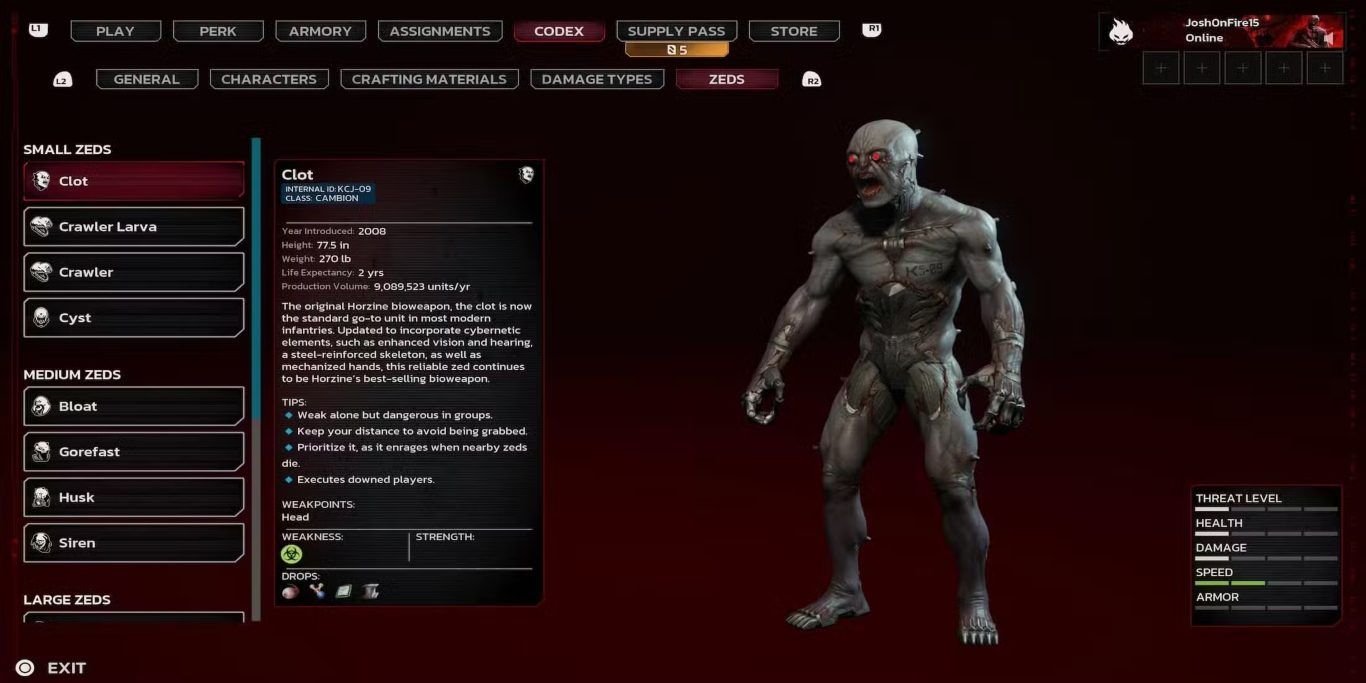Go to the Armory tab
This screenshot has width=1366, height=683.
320,31
